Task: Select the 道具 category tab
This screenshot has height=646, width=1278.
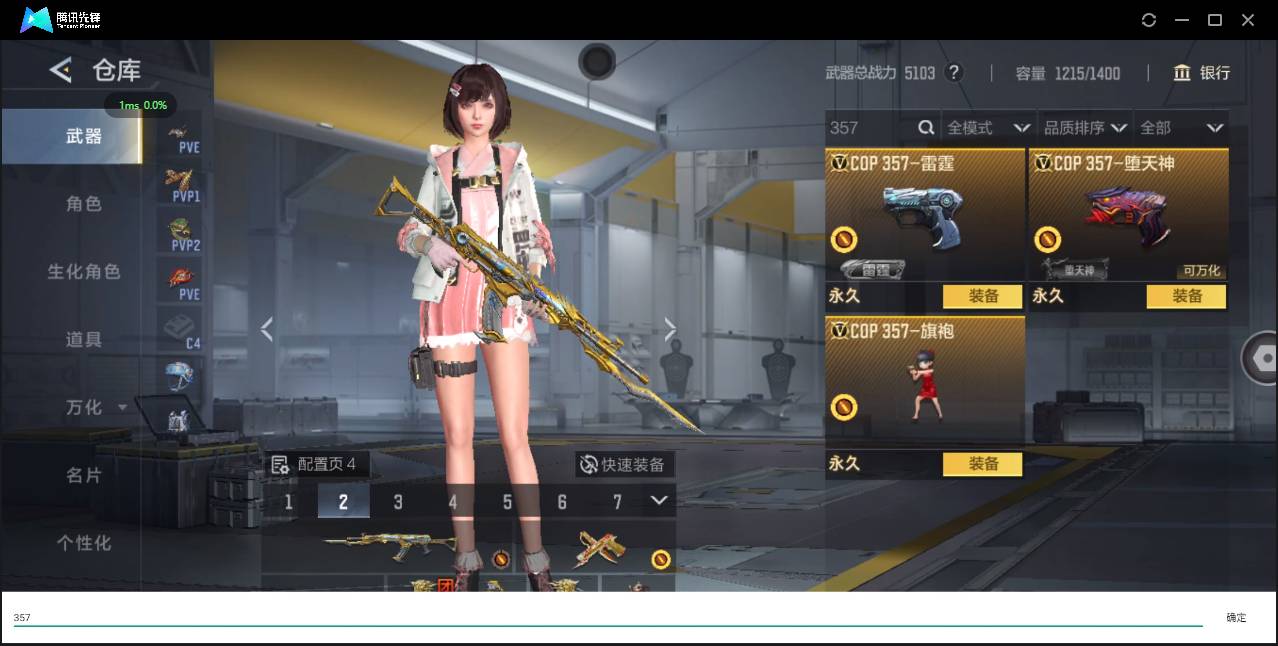Action: coord(84,340)
